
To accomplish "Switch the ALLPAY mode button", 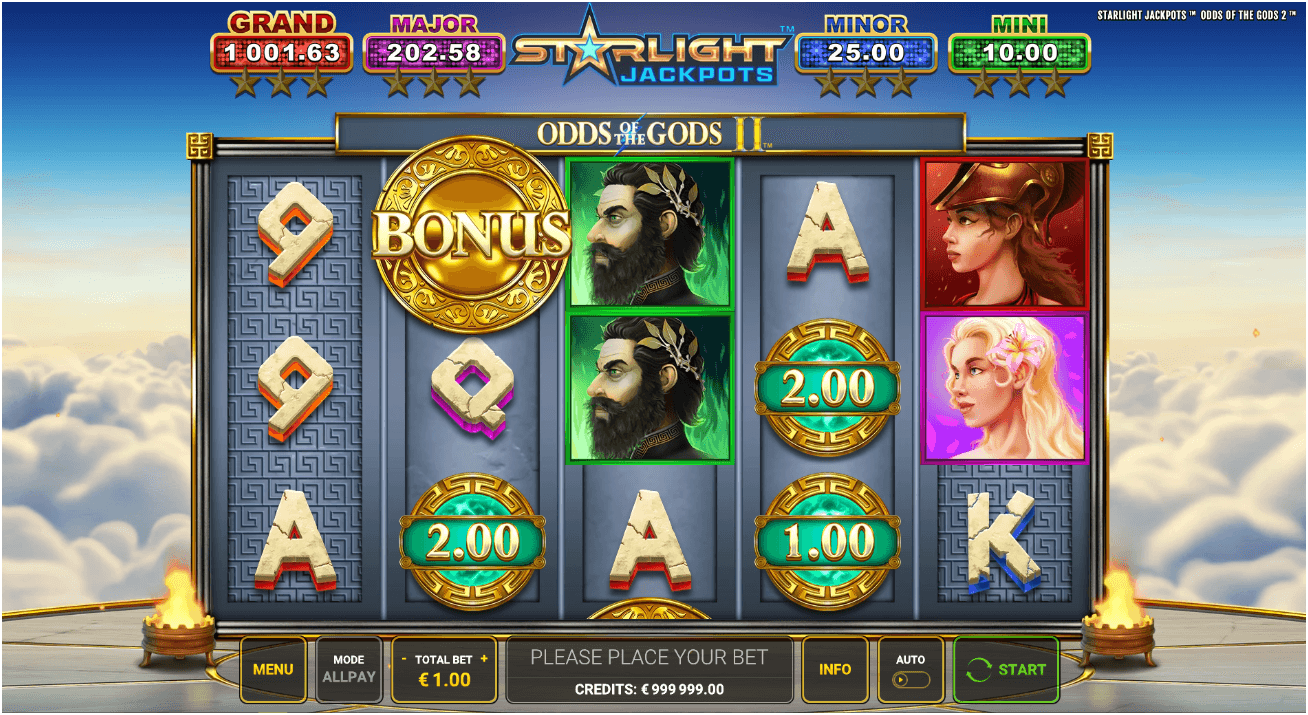I will point(349,669).
